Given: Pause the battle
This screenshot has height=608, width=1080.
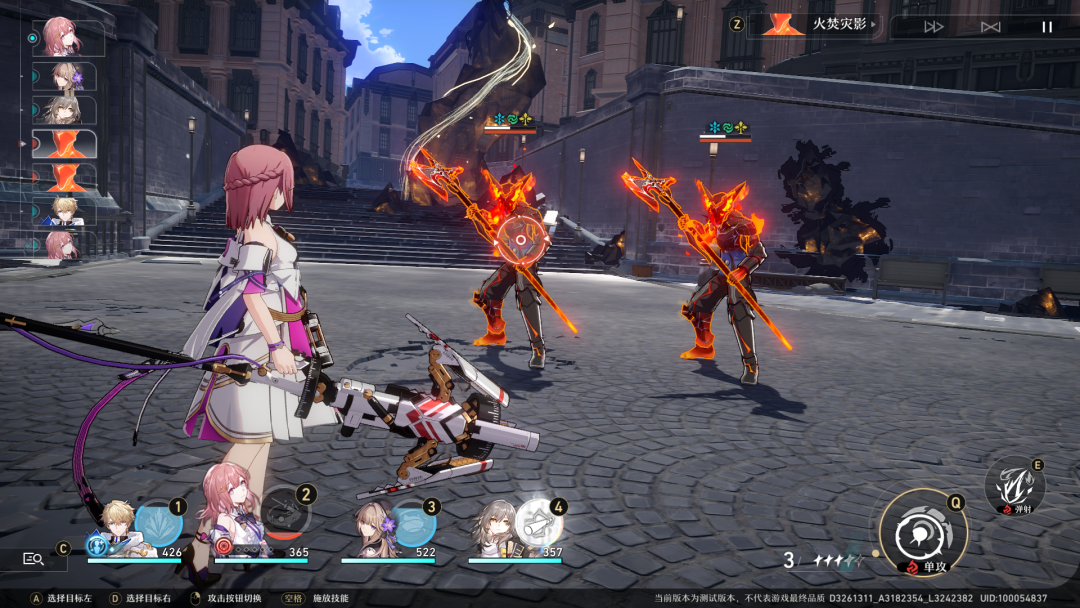Looking at the screenshot, I should (1047, 27).
